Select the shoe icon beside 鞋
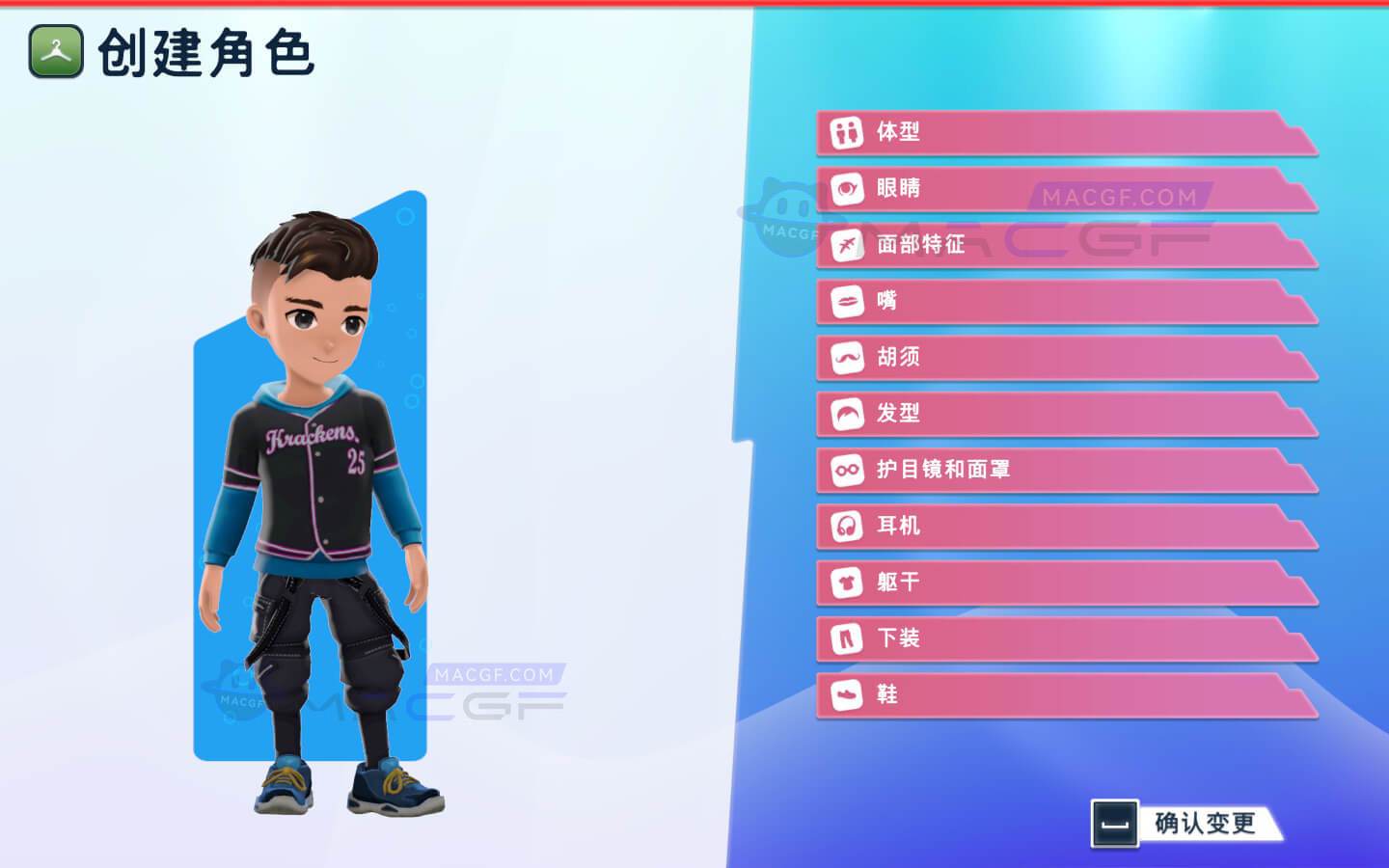1389x868 pixels. click(847, 694)
